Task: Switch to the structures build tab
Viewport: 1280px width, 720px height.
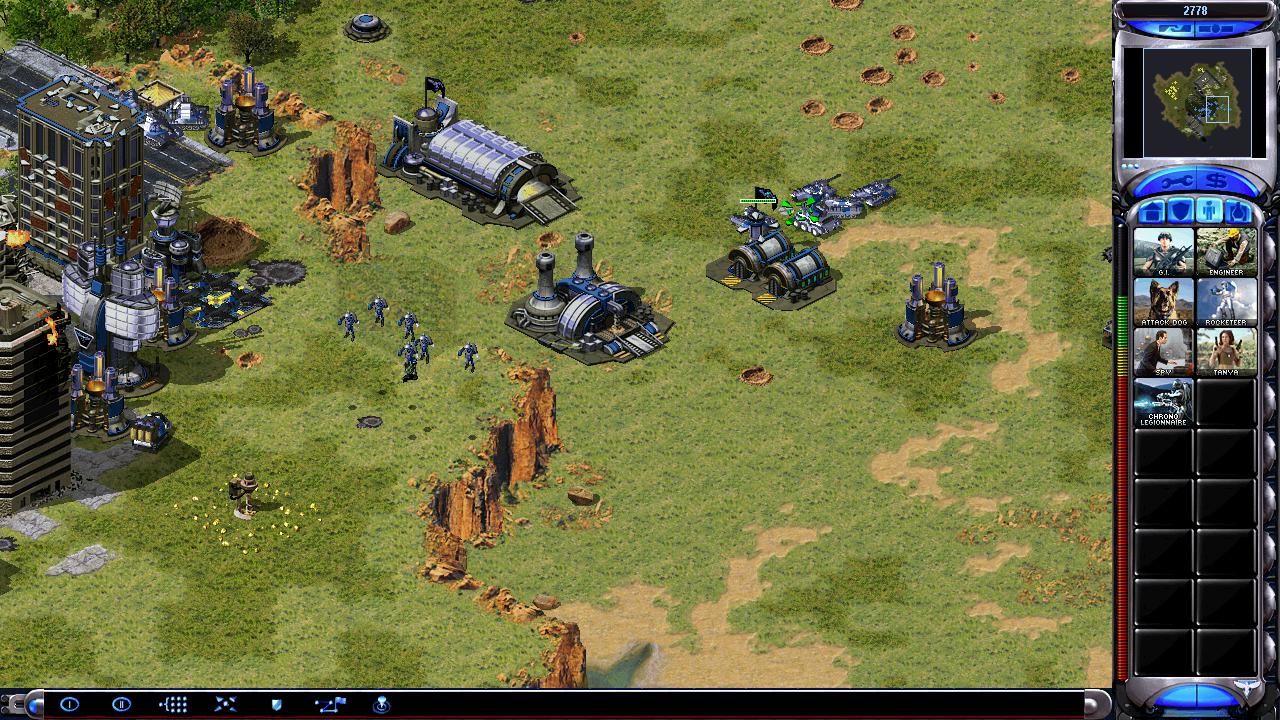Action: 1152,211
